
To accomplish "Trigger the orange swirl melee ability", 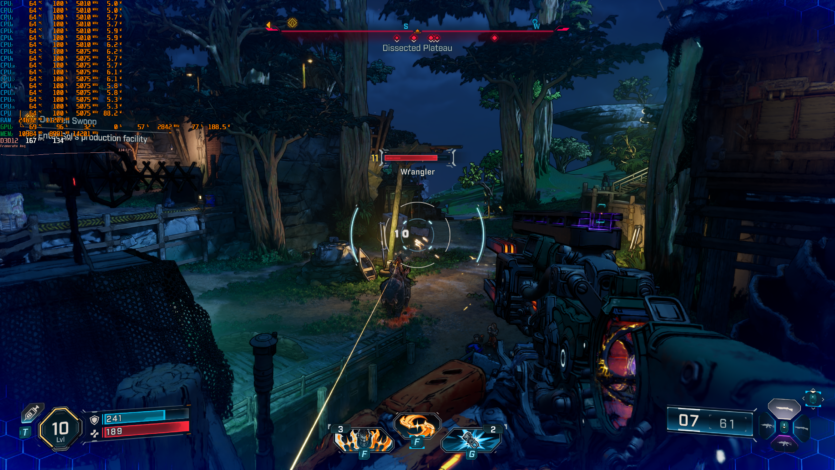I will point(416,430).
